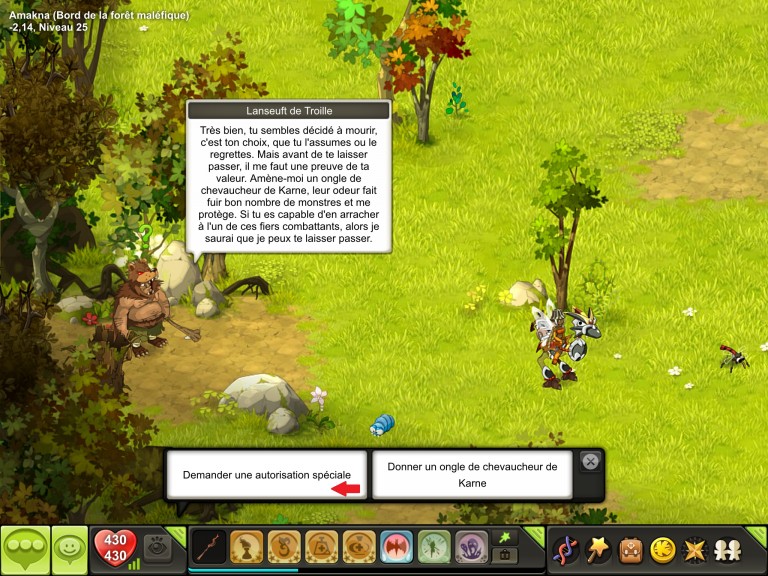Toggle the eye spectator button
Viewport: 768px width, 576px height.
(x=157, y=547)
